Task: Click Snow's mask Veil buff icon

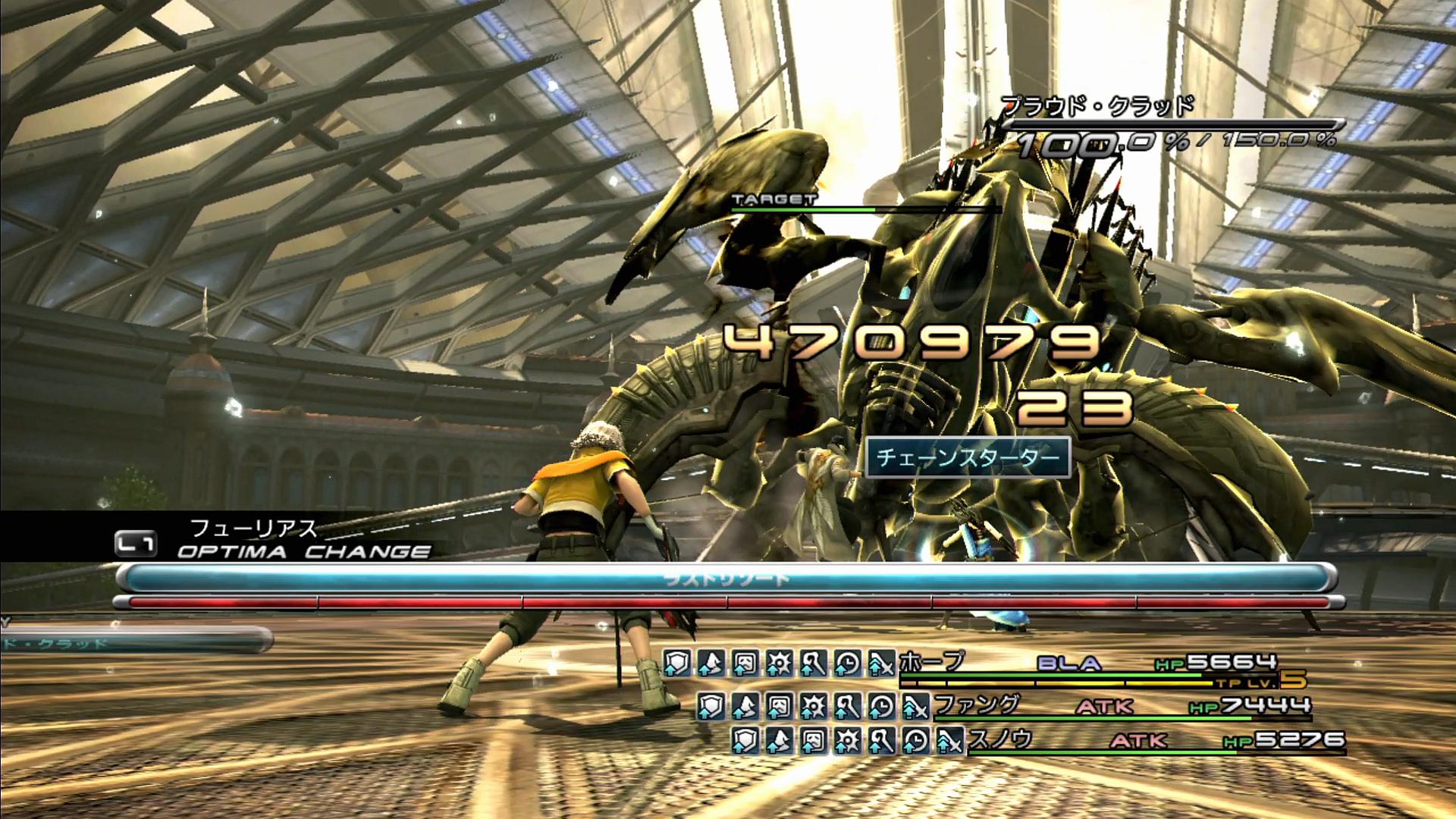Action: tap(813, 741)
